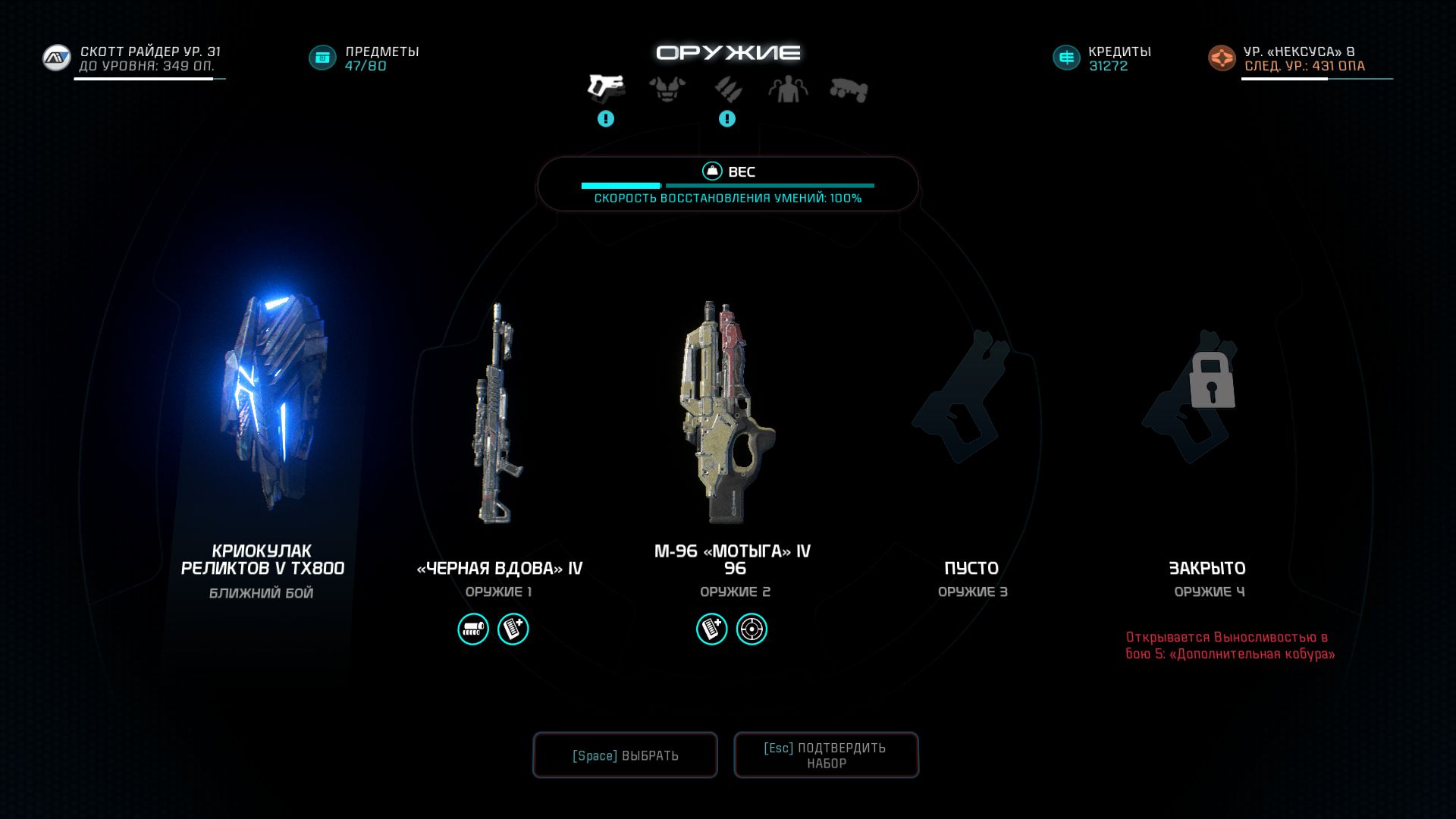Click «Подтвердить набор» to confirm loadout
The image size is (1456, 819).
pyautogui.click(x=826, y=755)
